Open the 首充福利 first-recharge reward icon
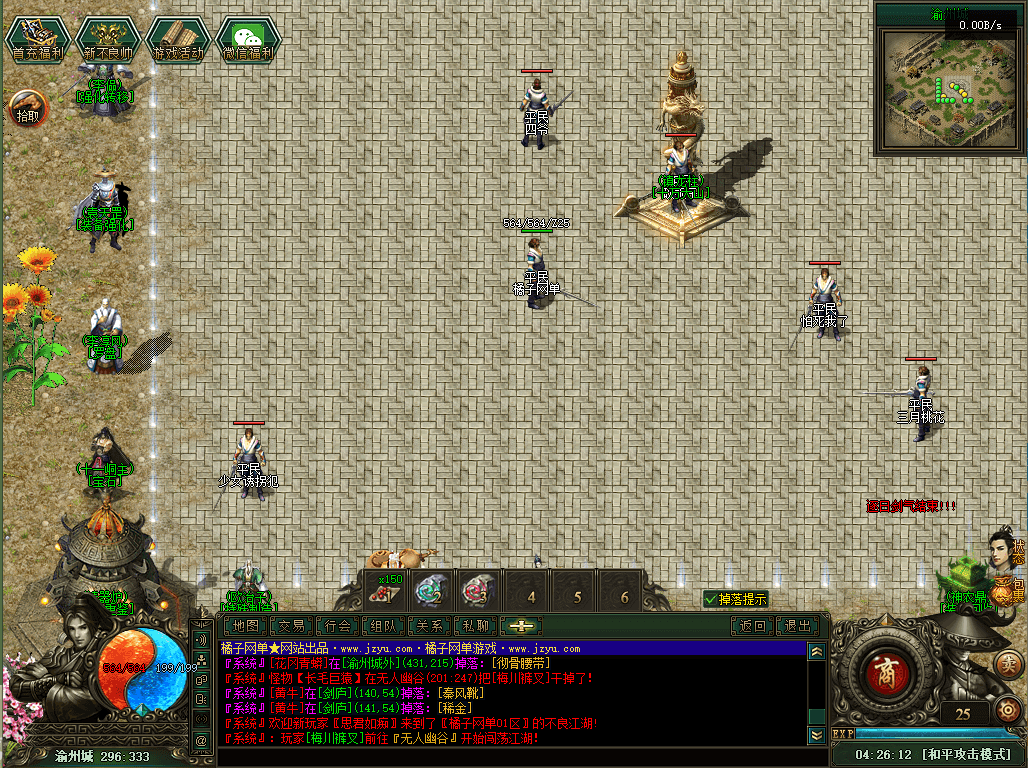 (38, 38)
